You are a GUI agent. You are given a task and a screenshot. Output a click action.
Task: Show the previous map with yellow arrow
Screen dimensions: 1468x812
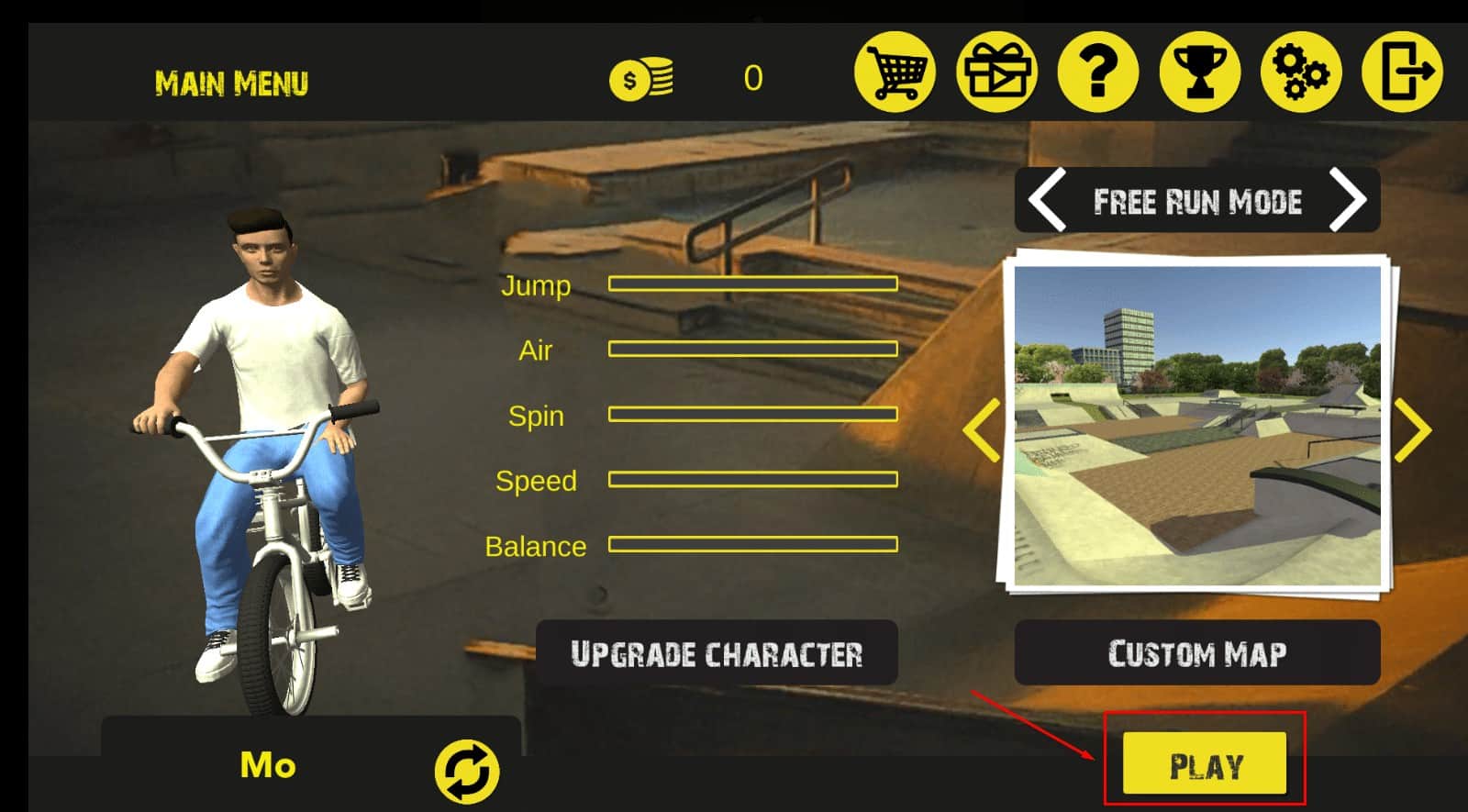[982, 429]
